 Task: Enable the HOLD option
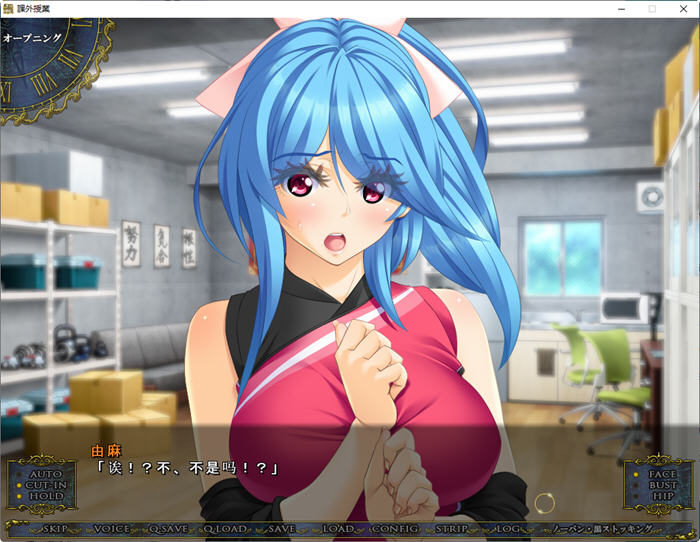click(x=46, y=496)
